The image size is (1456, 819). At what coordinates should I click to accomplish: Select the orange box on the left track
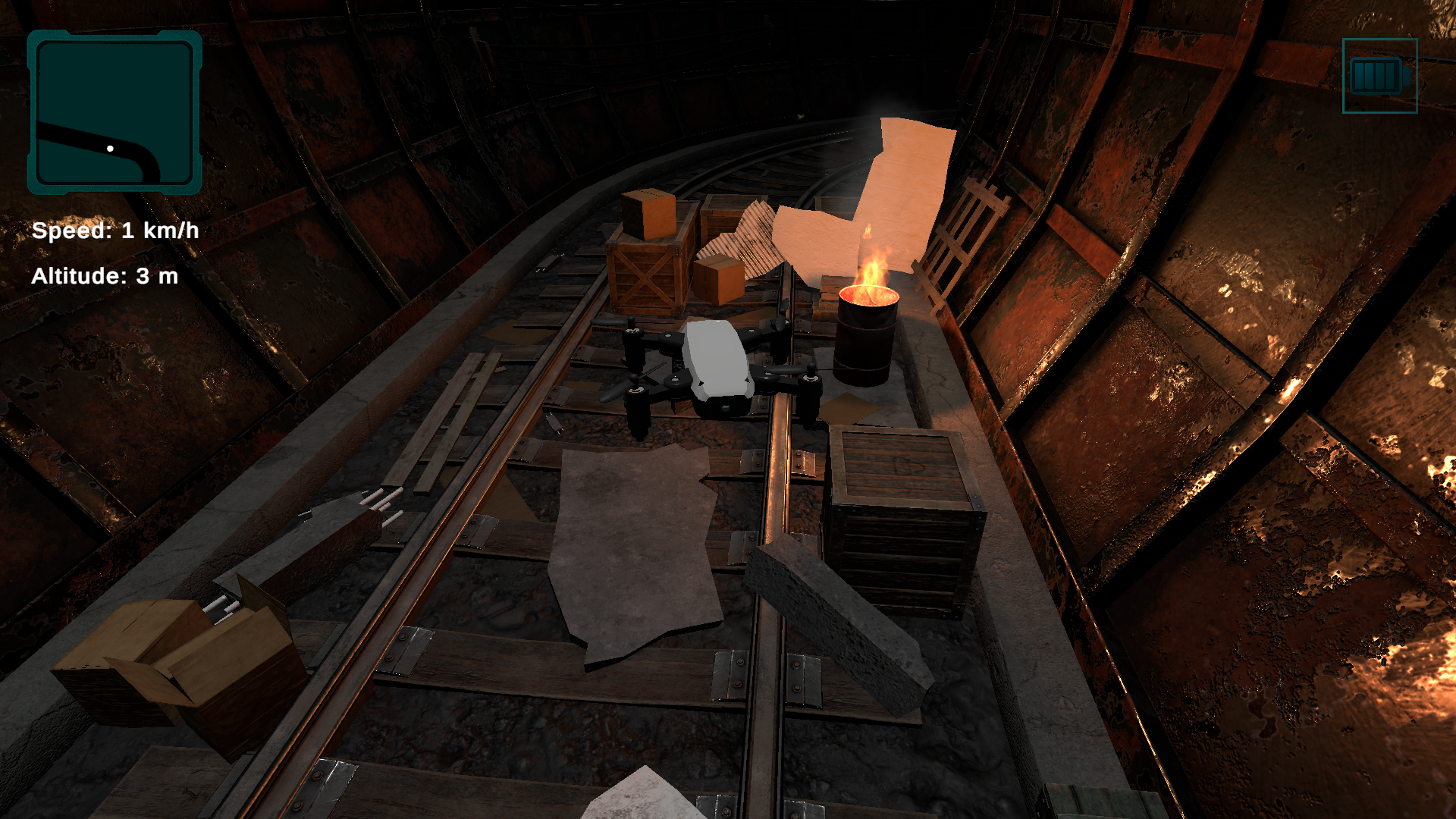[648, 216]
